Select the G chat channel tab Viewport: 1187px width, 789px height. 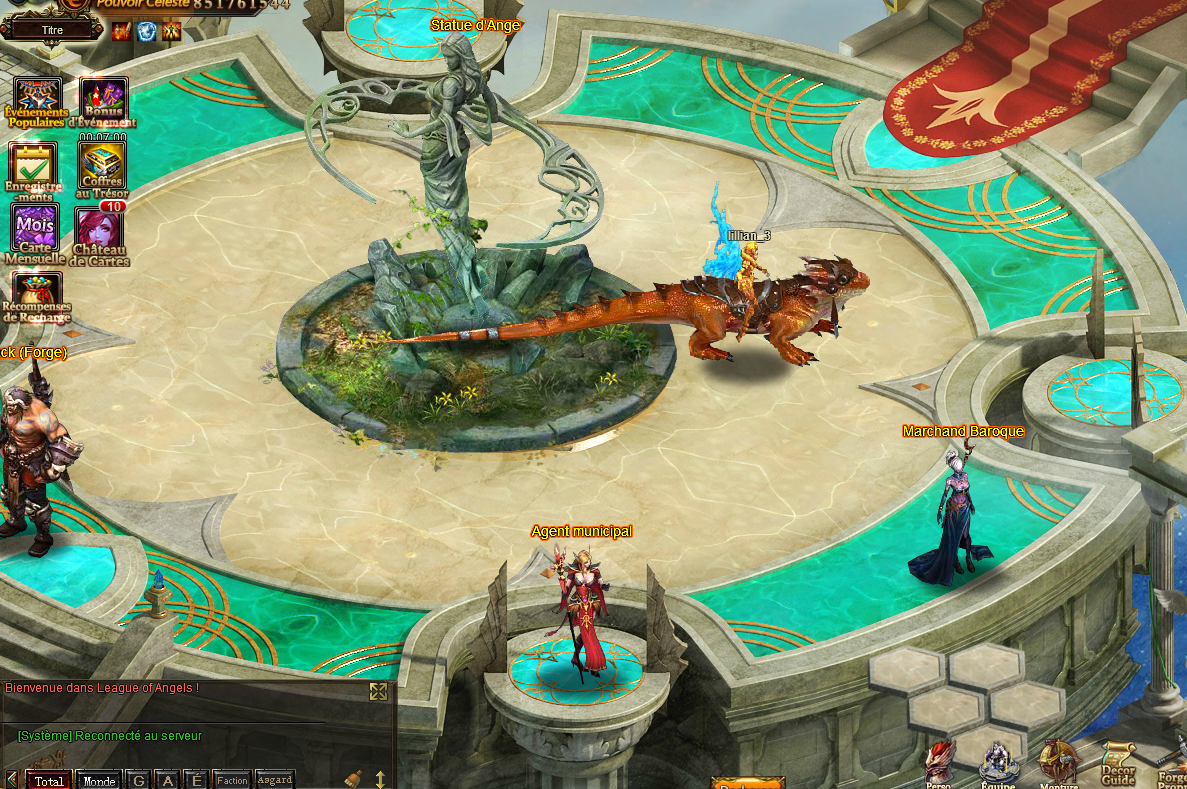[x=139, y=780]
